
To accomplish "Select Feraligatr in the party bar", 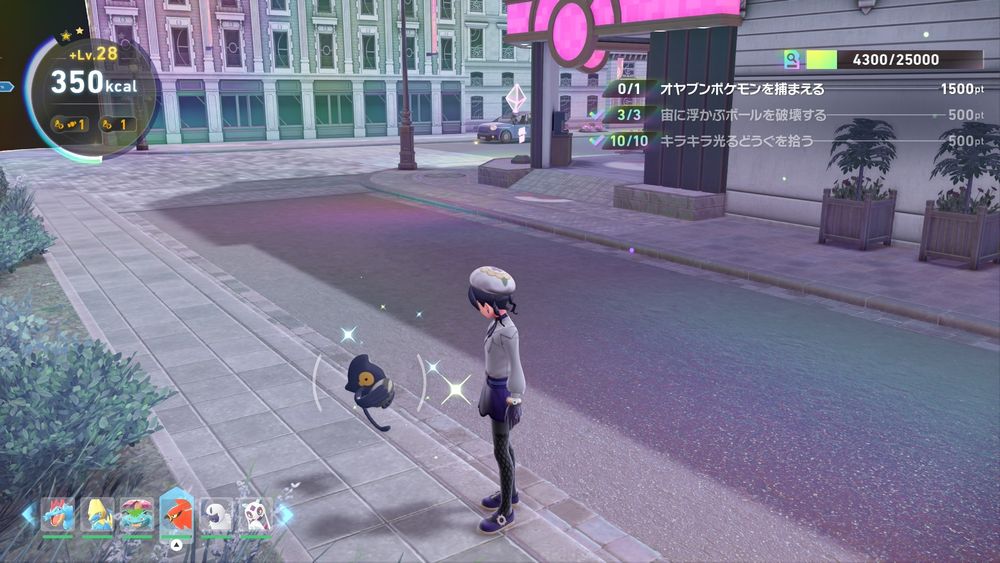I will coord(58,515).
